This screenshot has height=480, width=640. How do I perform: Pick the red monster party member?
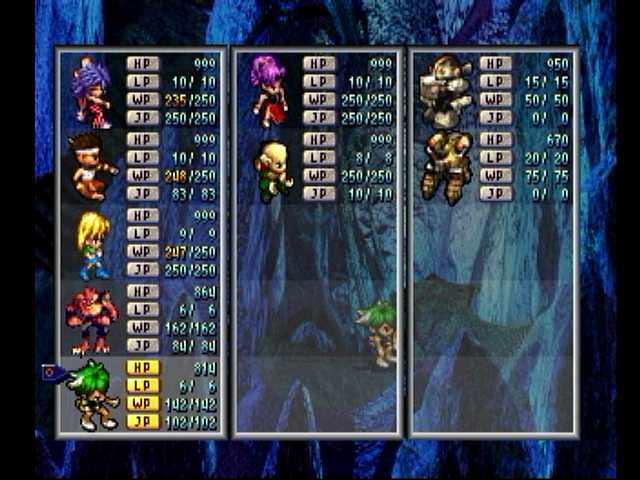[x=90, y=320]
